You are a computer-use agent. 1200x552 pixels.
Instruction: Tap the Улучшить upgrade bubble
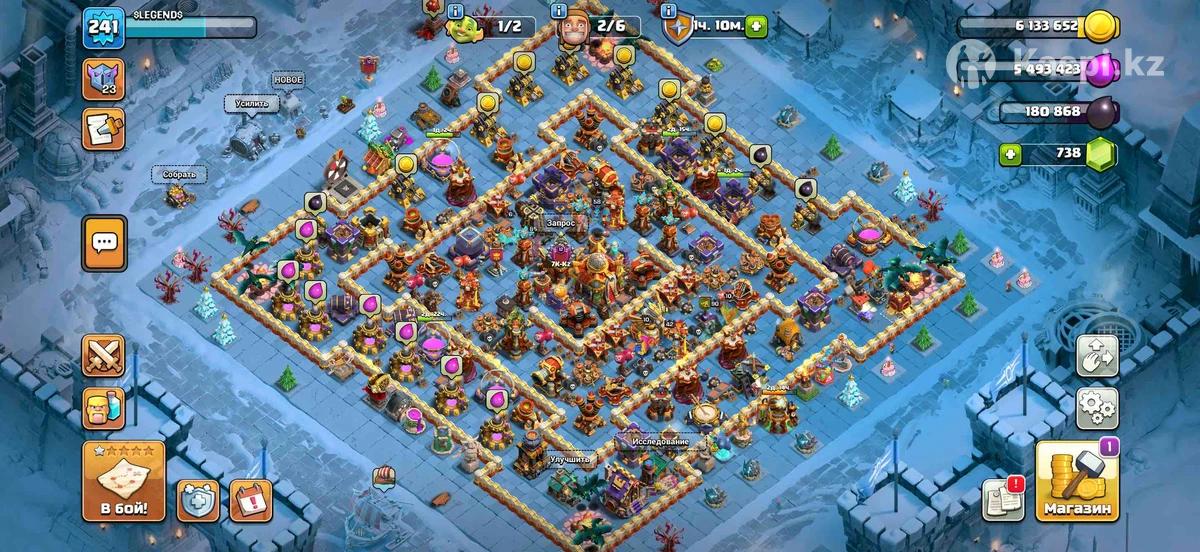pos(571,460)
